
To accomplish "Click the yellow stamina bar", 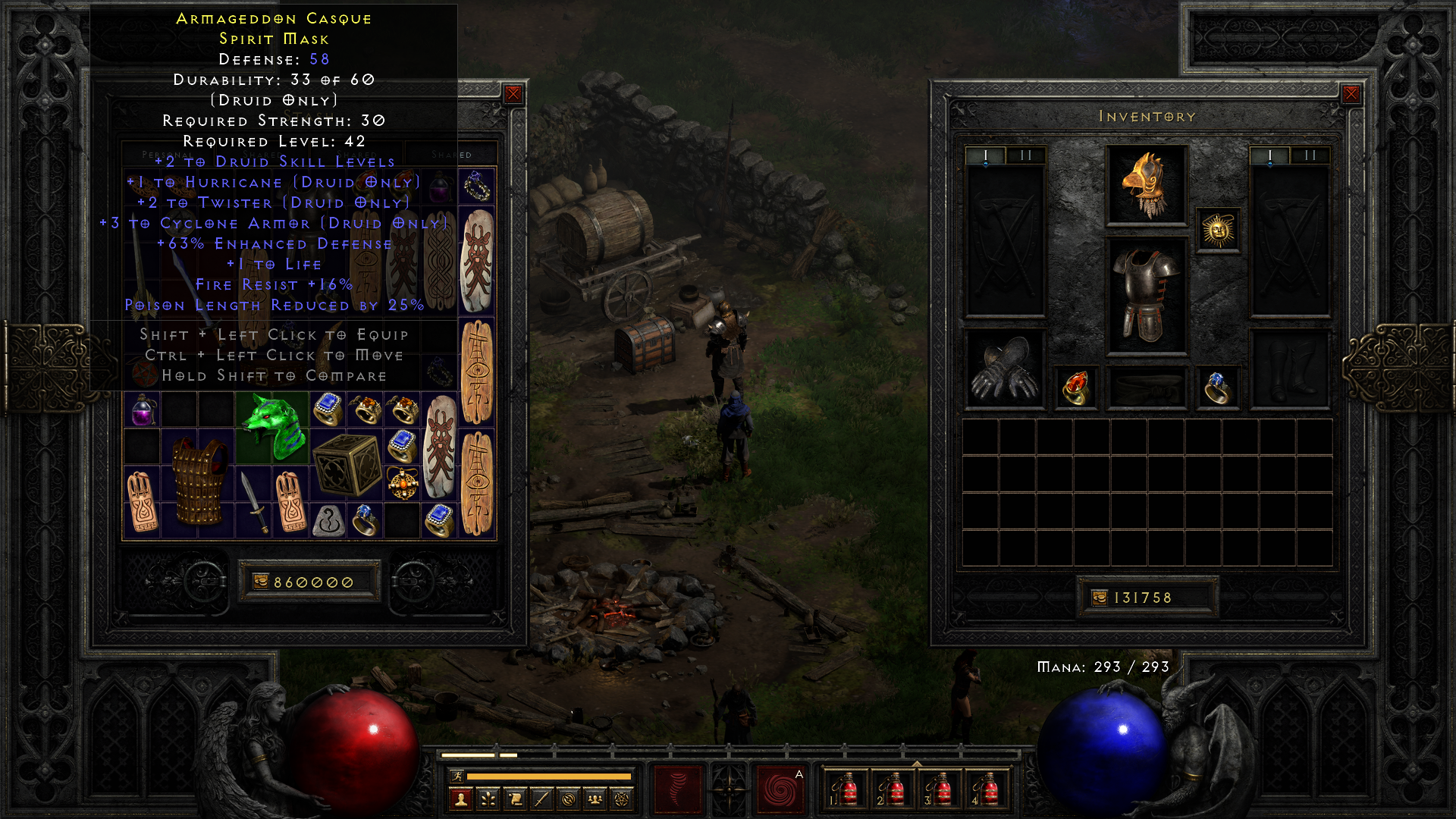I will click(x=551, y=776).
